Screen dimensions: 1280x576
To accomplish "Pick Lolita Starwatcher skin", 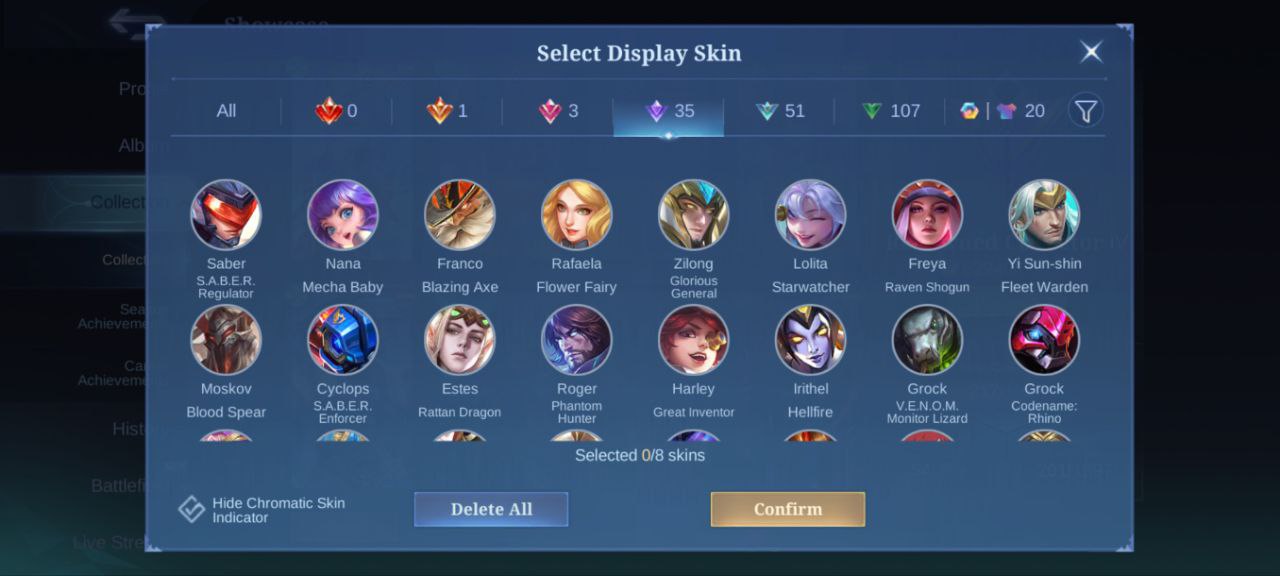I will click(811, 215).
